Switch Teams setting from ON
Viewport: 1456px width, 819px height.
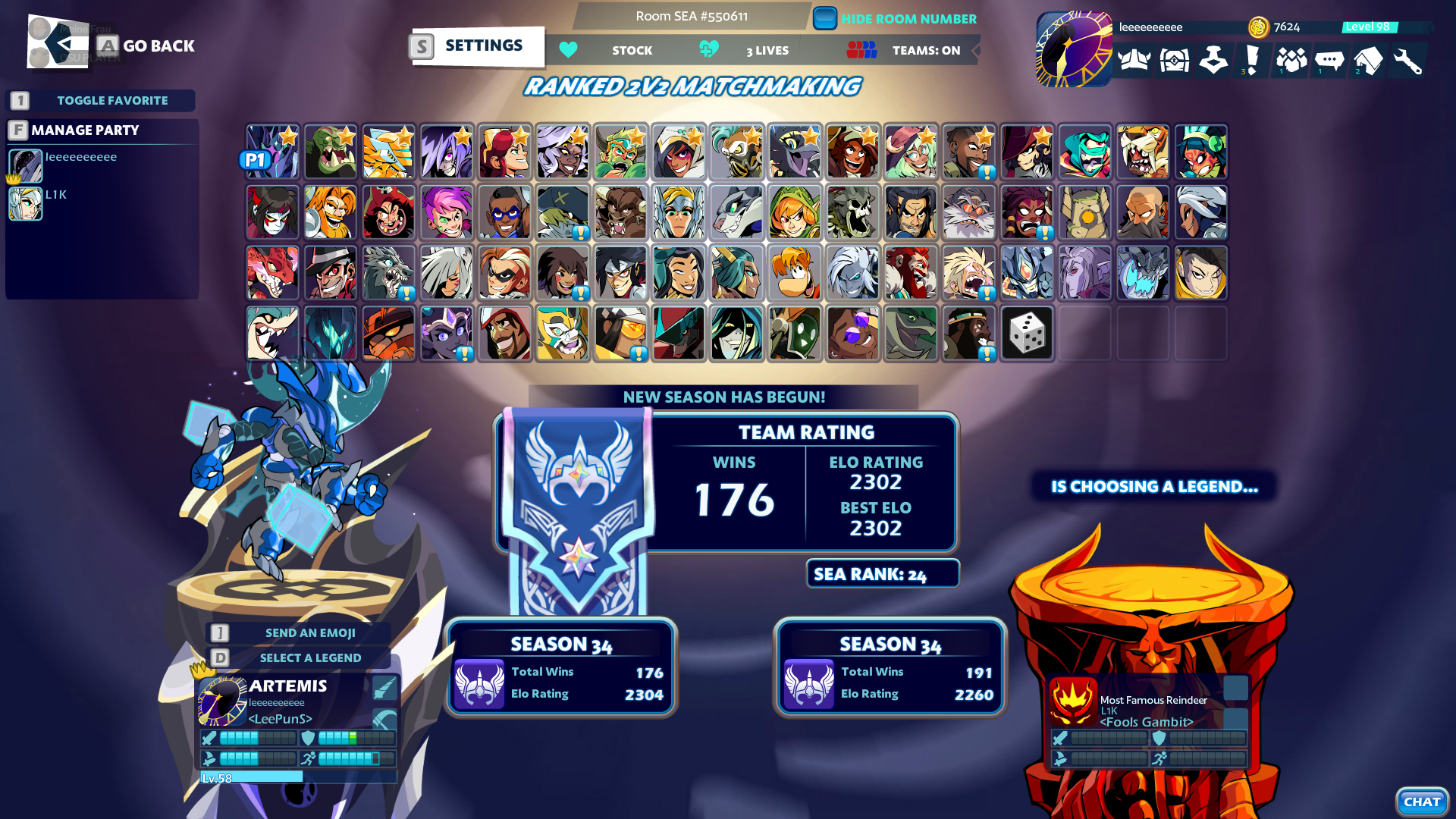click(x=925, y=50)
